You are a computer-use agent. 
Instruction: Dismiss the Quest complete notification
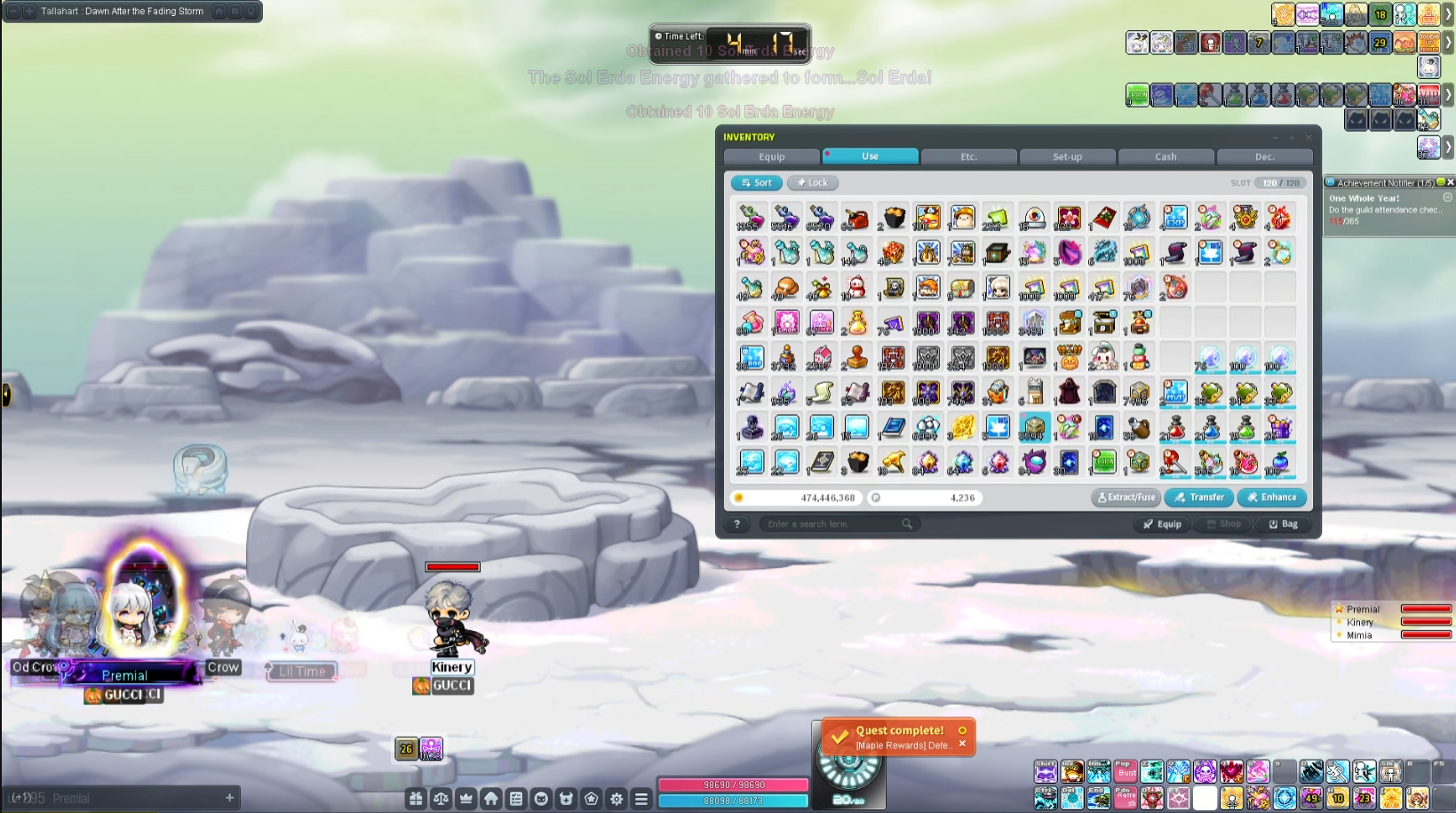coord(962,744)
